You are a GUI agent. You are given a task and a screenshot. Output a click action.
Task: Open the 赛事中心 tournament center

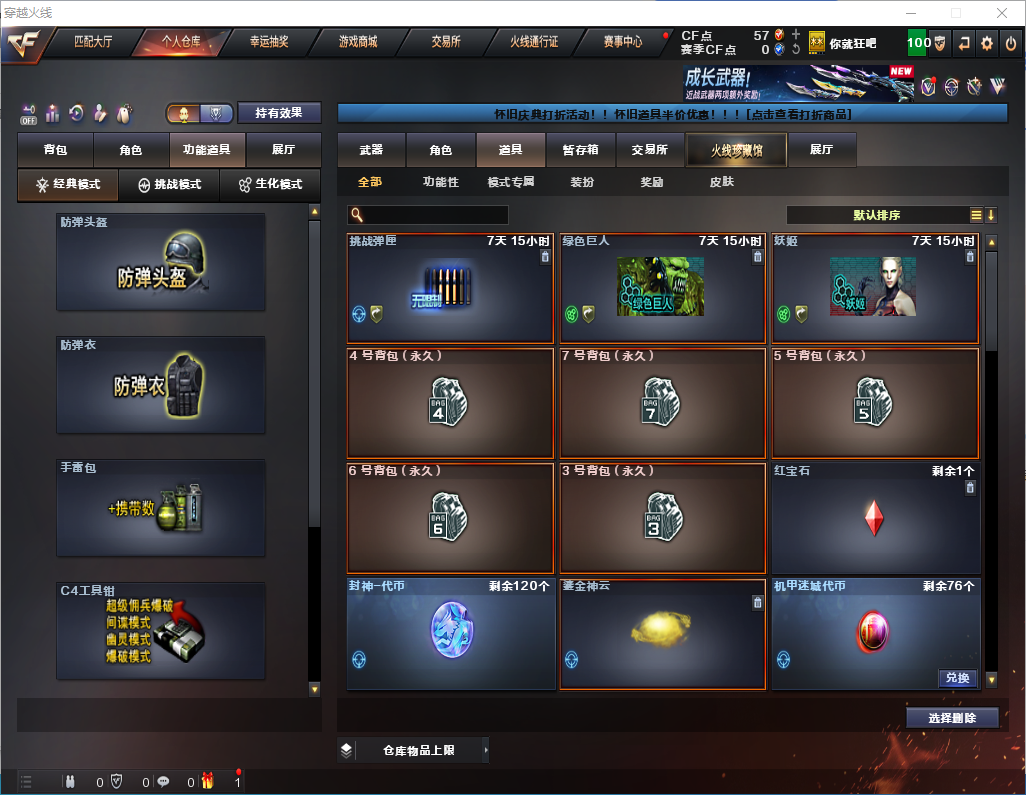(622, 42)
